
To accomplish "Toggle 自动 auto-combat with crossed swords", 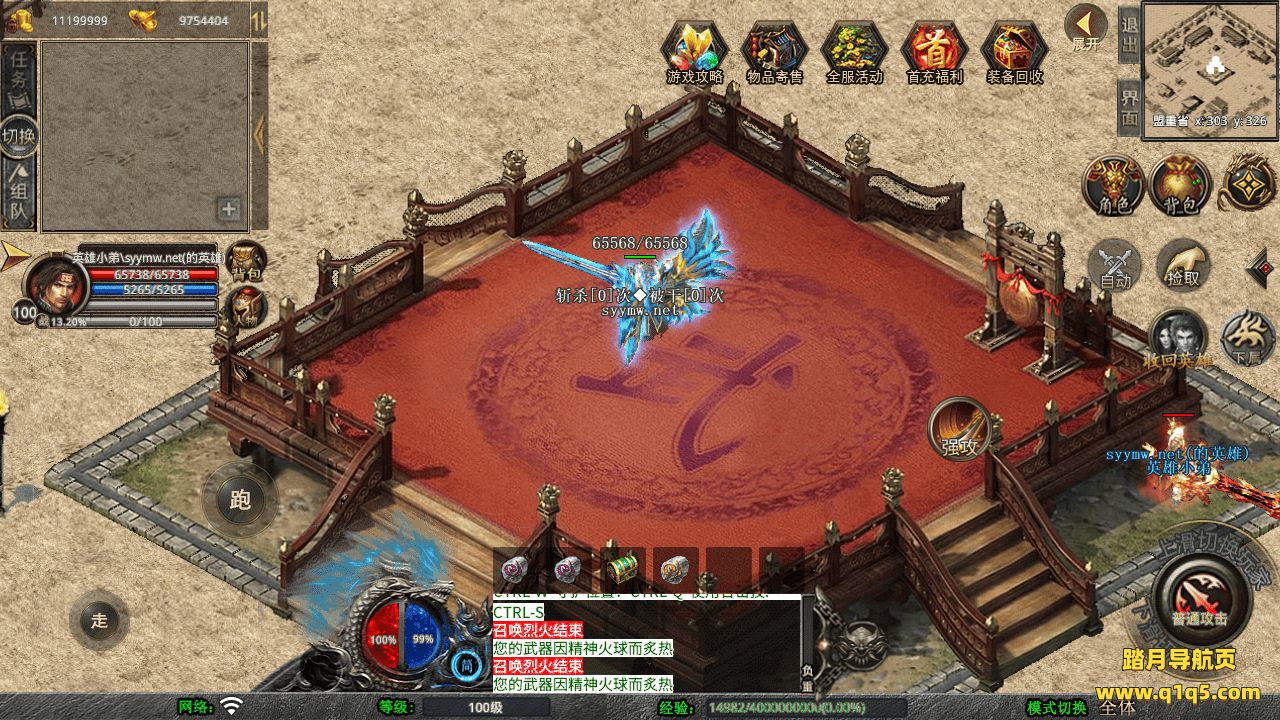I will point(1115,266).
